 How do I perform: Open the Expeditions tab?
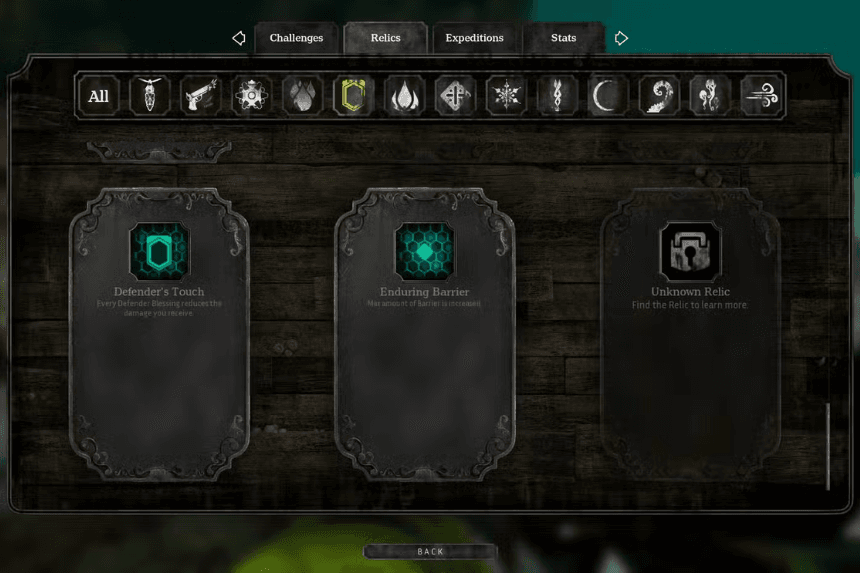point(474,38)
